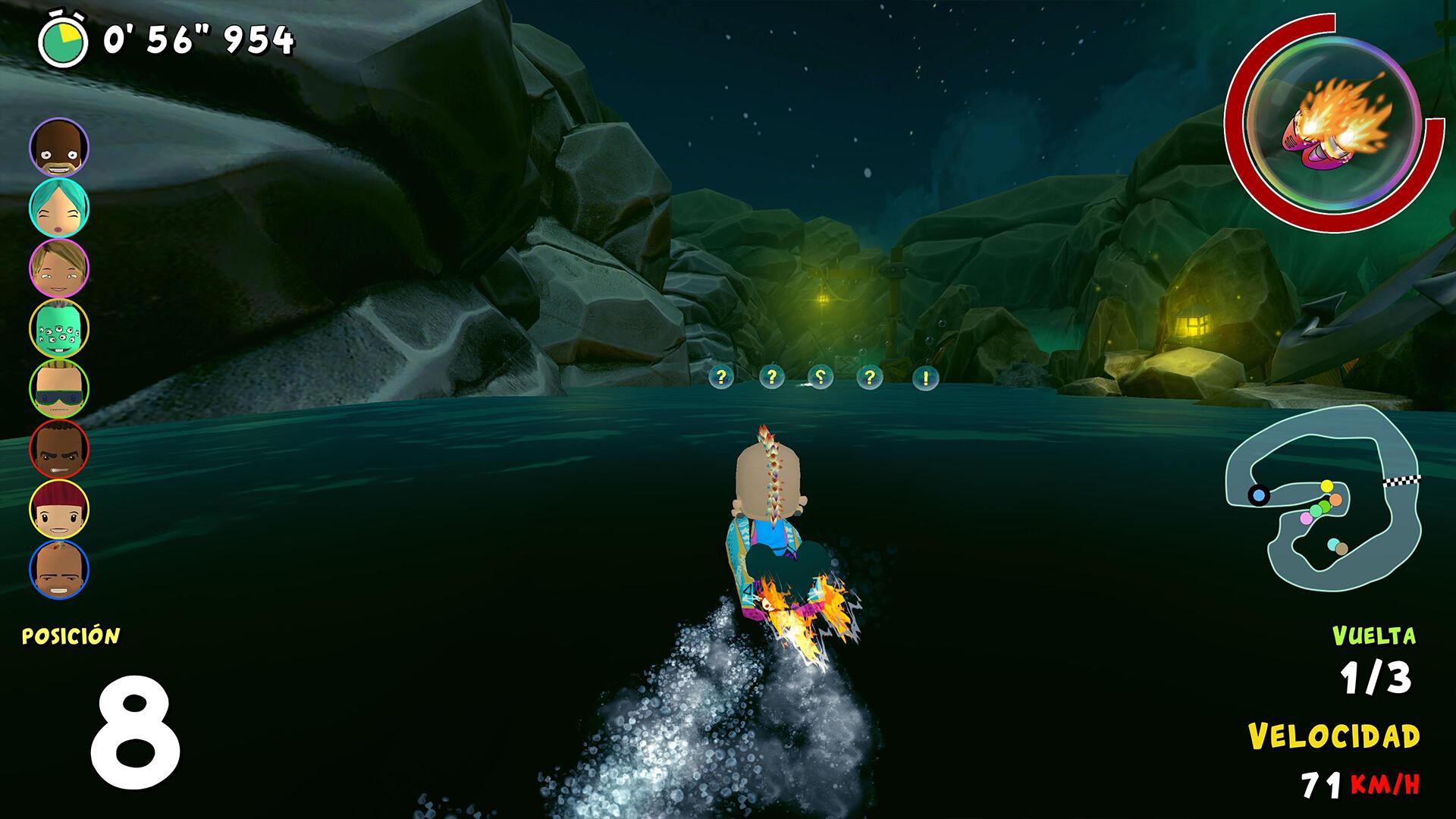Pick the green multi-eyed alien portrait
Screen dimensions: 1456x819
pyautogui.click(x=59, y=328)
